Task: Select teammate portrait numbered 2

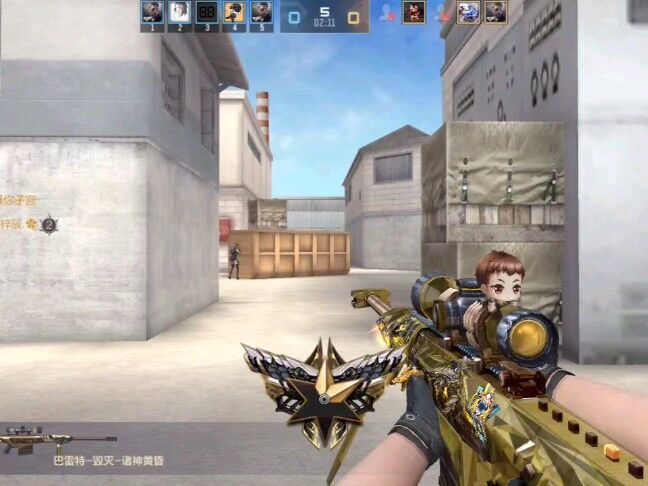Action: click(x=179, y=12)
